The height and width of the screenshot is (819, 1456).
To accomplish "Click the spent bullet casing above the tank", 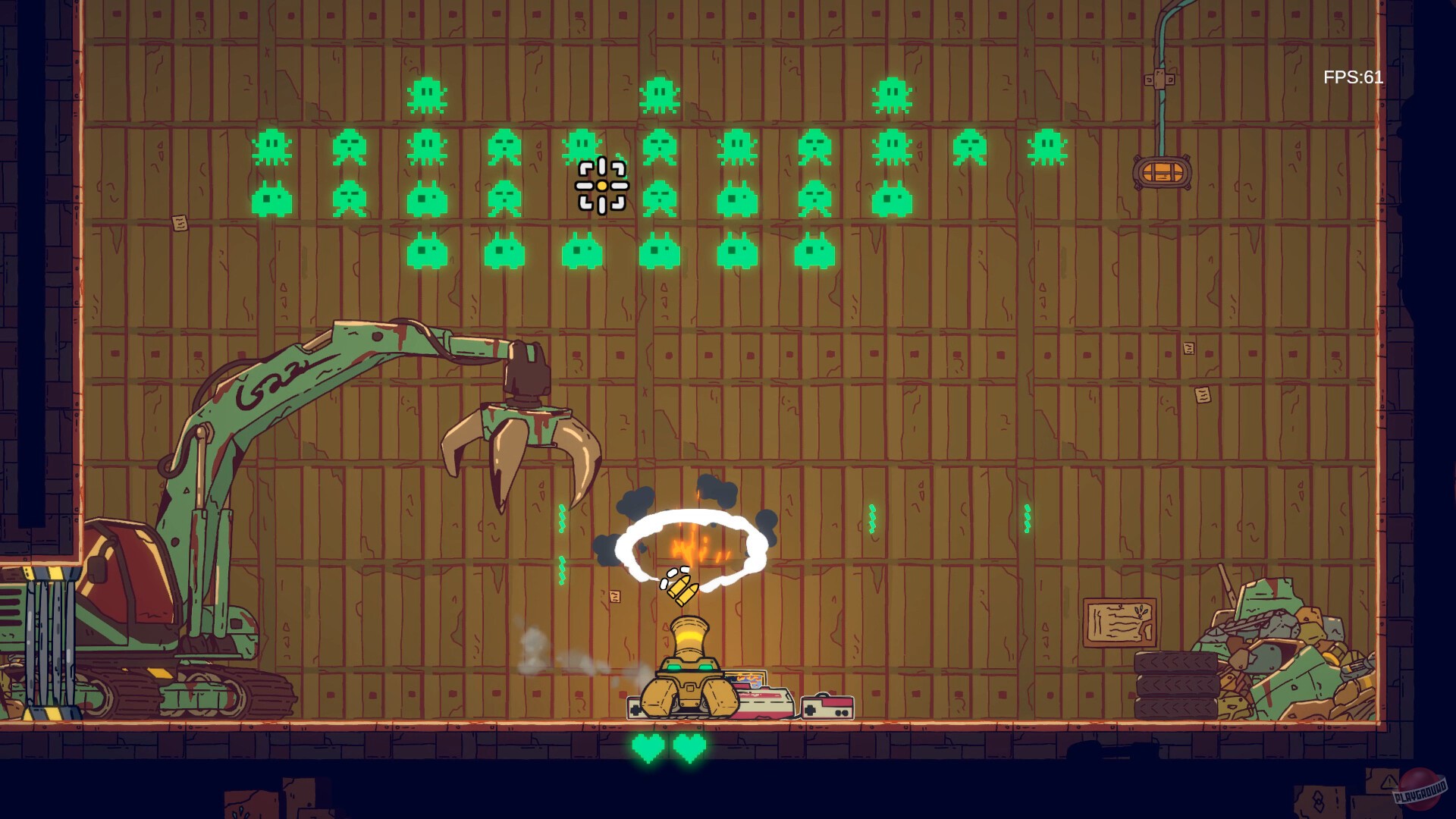I will coord(681,588).
